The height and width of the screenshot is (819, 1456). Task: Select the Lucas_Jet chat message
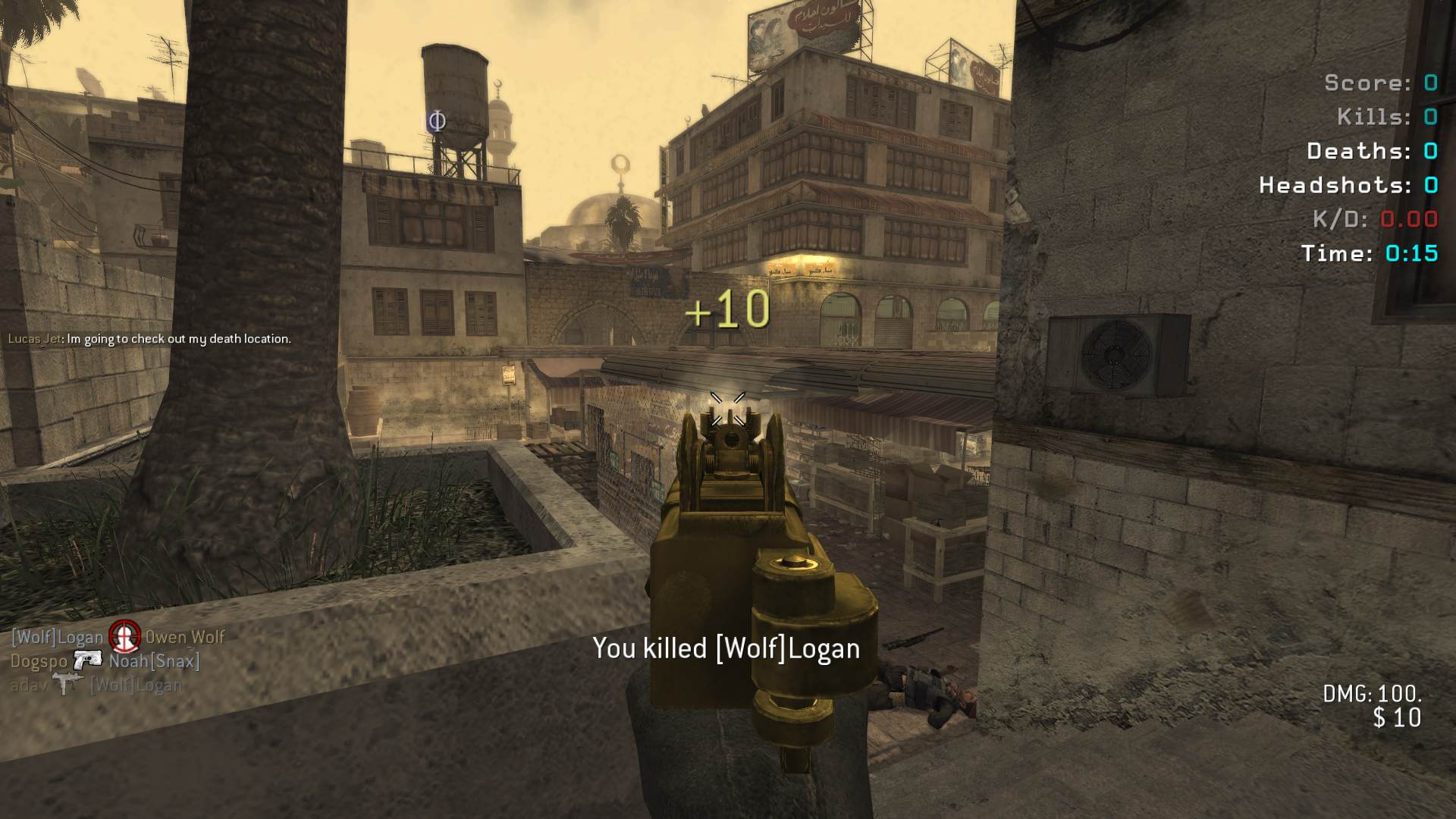click(x=149, y=339)
